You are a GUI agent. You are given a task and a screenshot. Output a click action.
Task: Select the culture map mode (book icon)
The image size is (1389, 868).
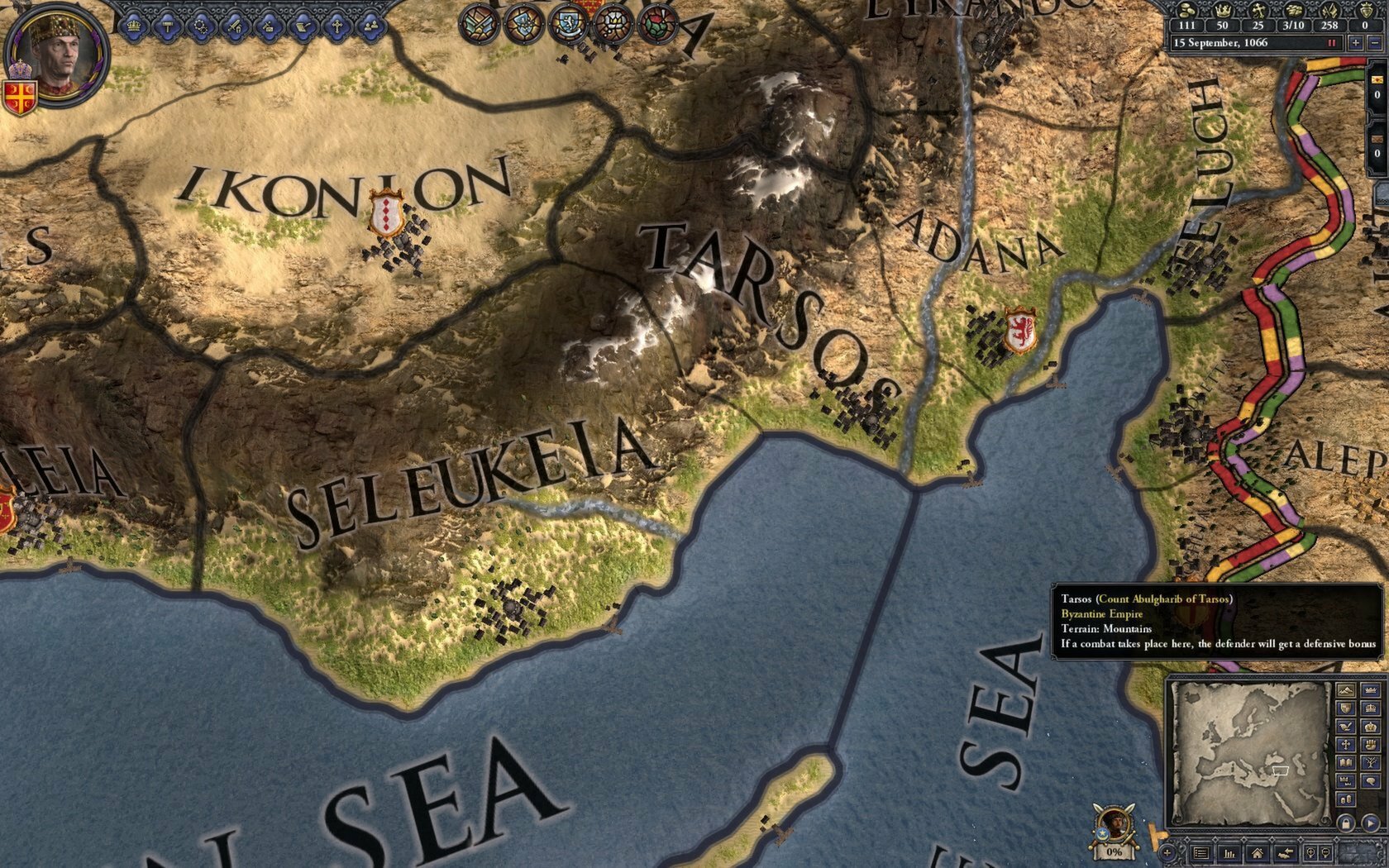pos(1345,761)
